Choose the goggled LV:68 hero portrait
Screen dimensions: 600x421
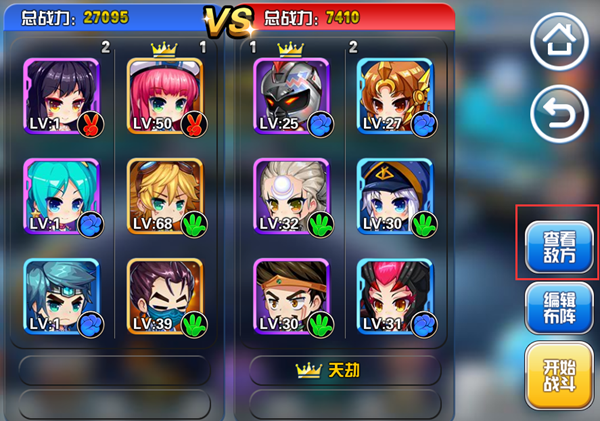pyautogui.click(x=165, y=196)
